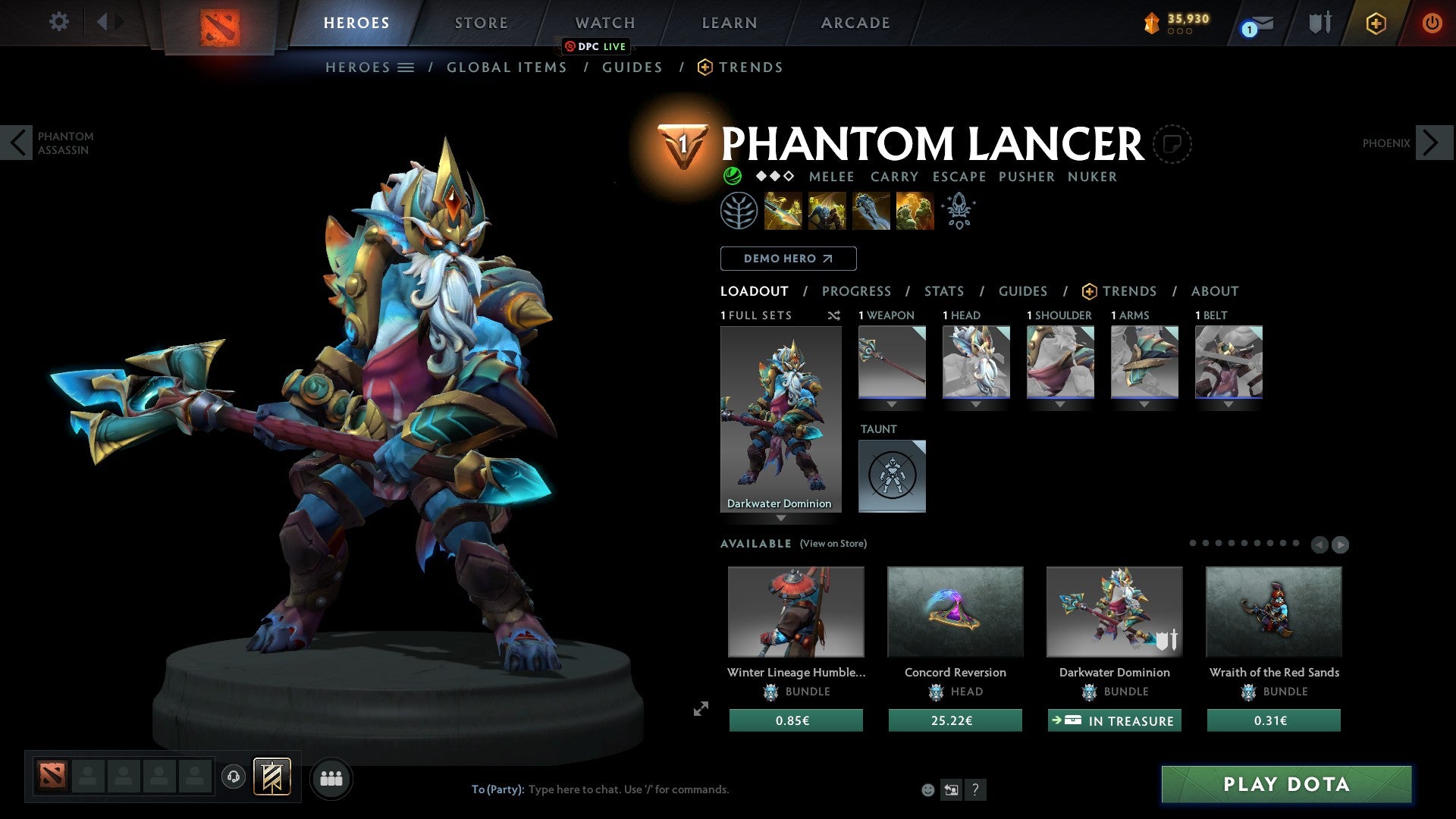This screenshot has width=1456, height=819.
Task: Open the STORE menu
Action: pos(480,23)
